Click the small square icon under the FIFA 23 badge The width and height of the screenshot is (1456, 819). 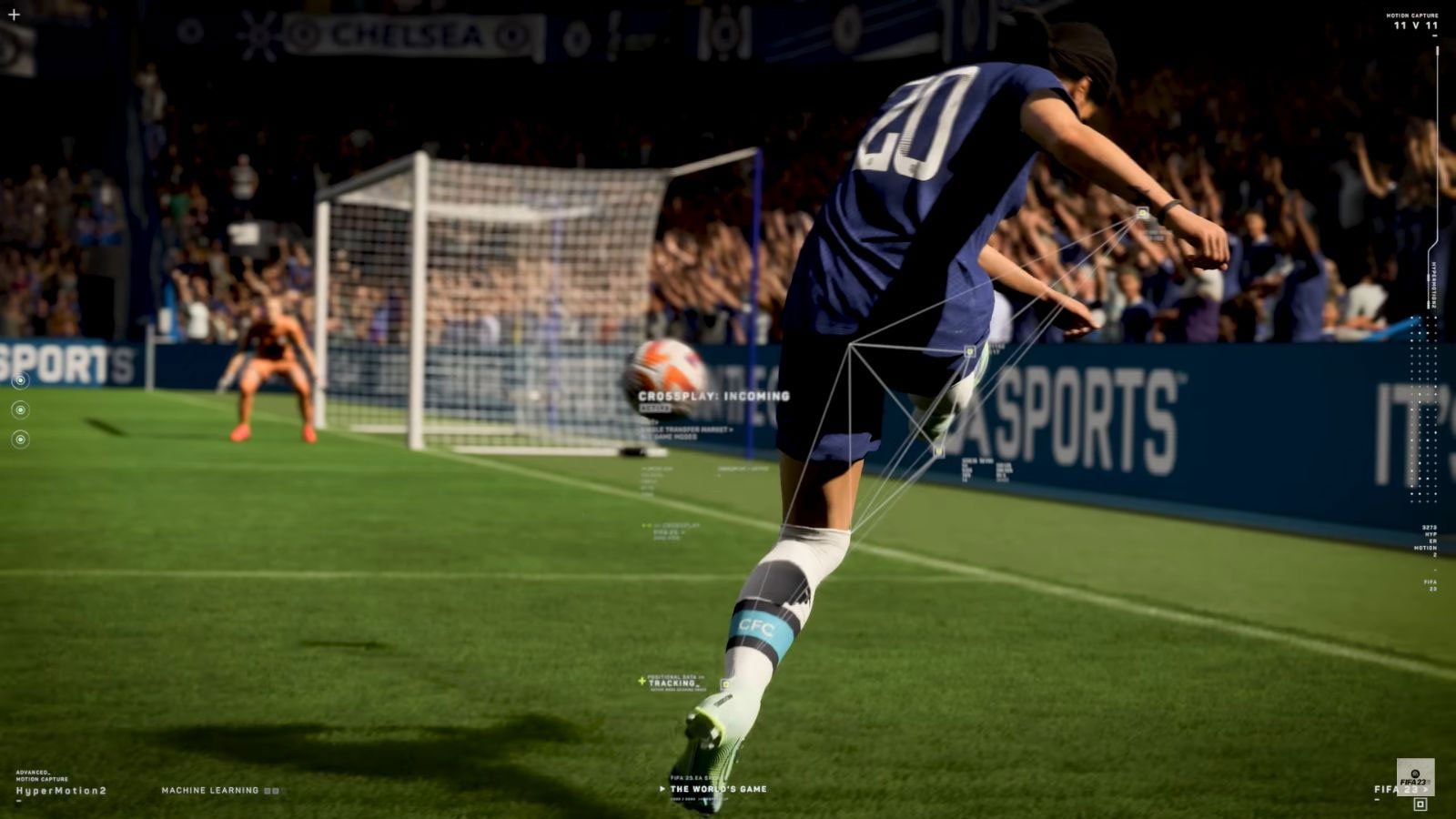click(x=1420, y=804)
